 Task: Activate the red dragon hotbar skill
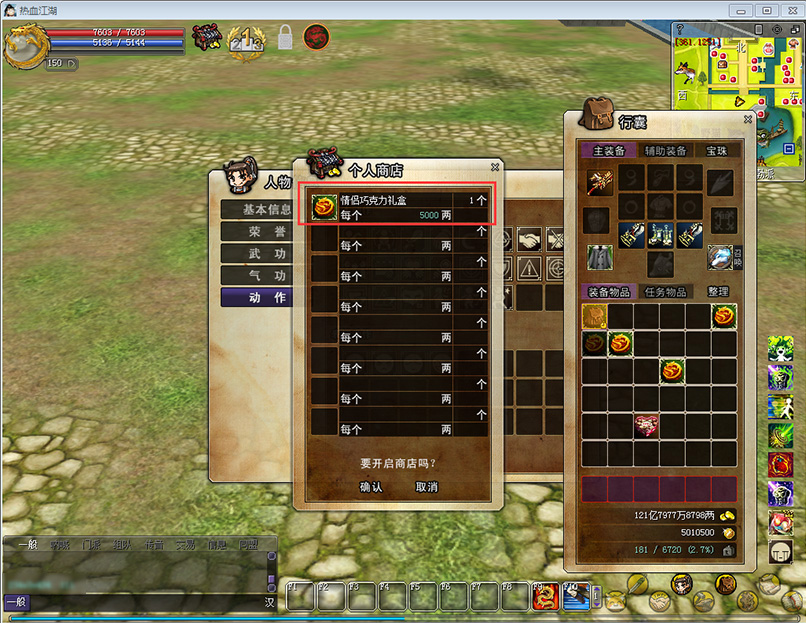pyautogui.click(x=545, y=596)
